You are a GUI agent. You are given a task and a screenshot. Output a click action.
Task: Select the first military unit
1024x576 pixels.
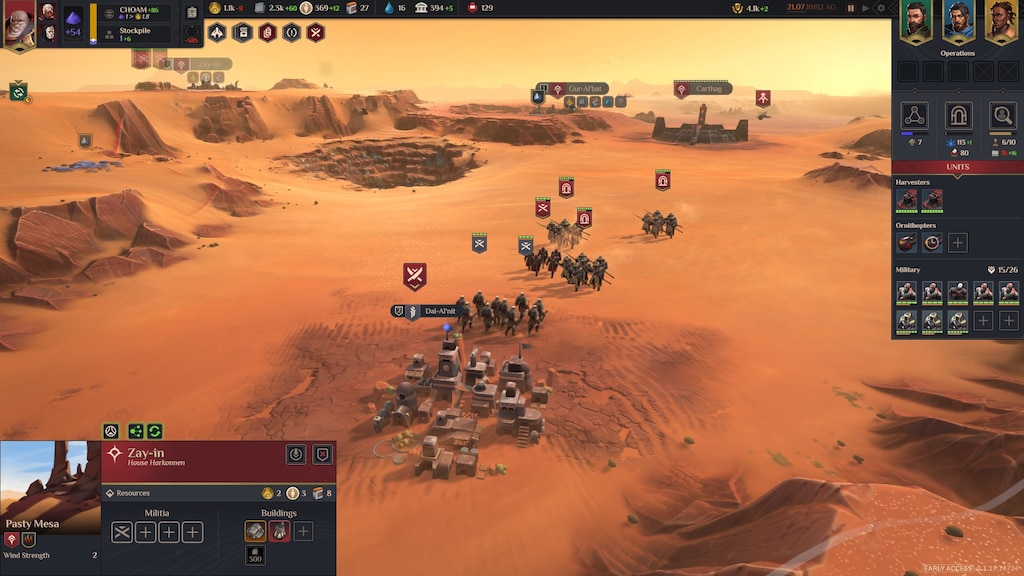(906, 291)
